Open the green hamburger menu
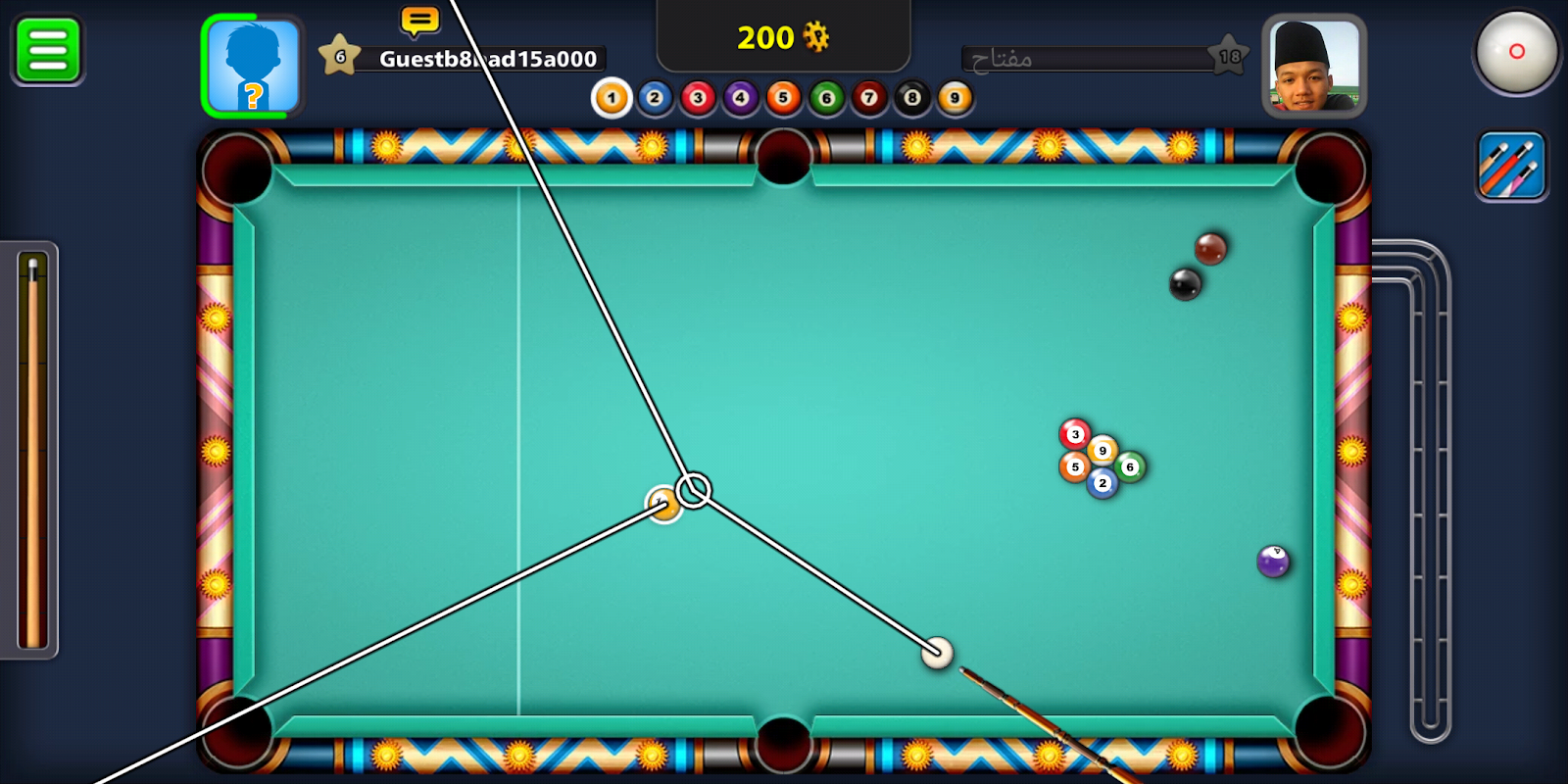The width and height of the screenshot is (1568, 784). pyautogui.click(x=46, y=50)
